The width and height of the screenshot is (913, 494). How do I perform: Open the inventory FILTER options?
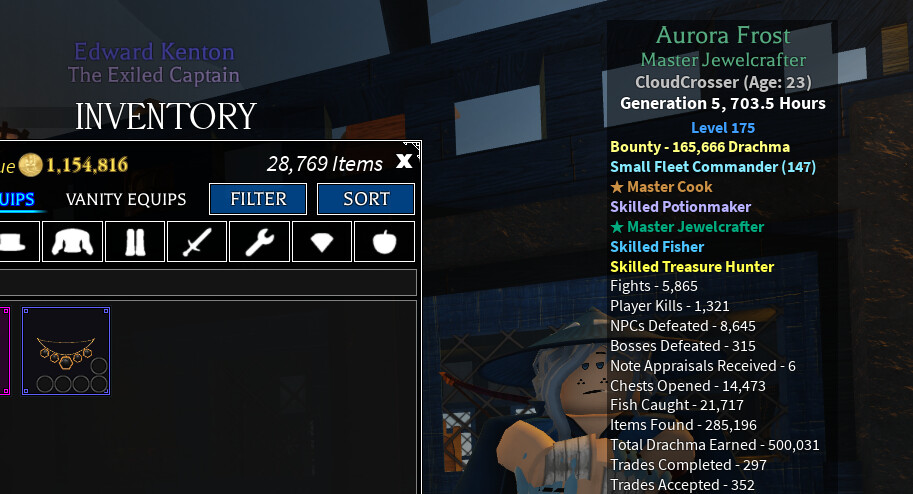[x=259, y=199]
